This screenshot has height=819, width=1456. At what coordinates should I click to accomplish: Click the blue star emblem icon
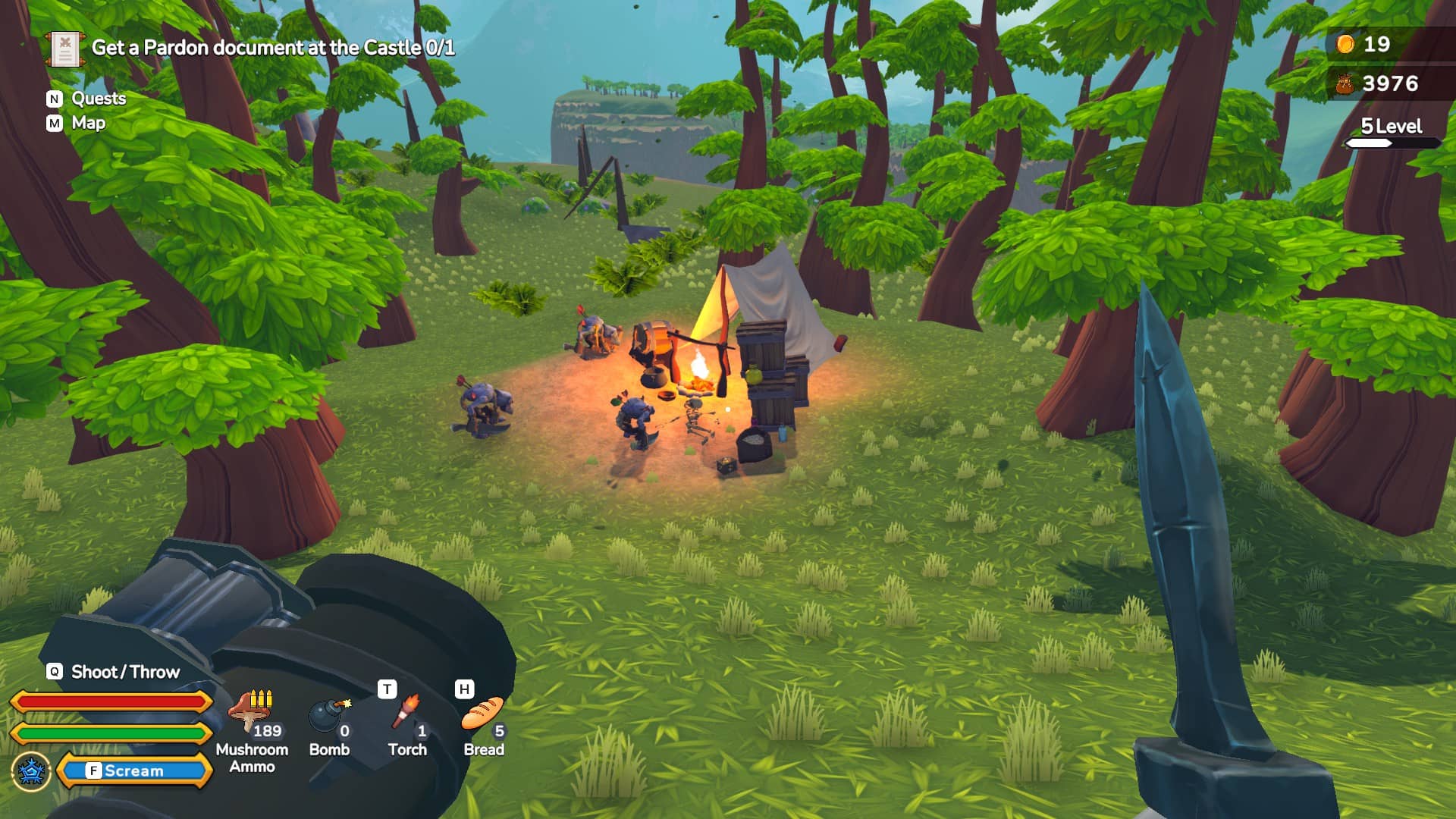click(31, 771)
